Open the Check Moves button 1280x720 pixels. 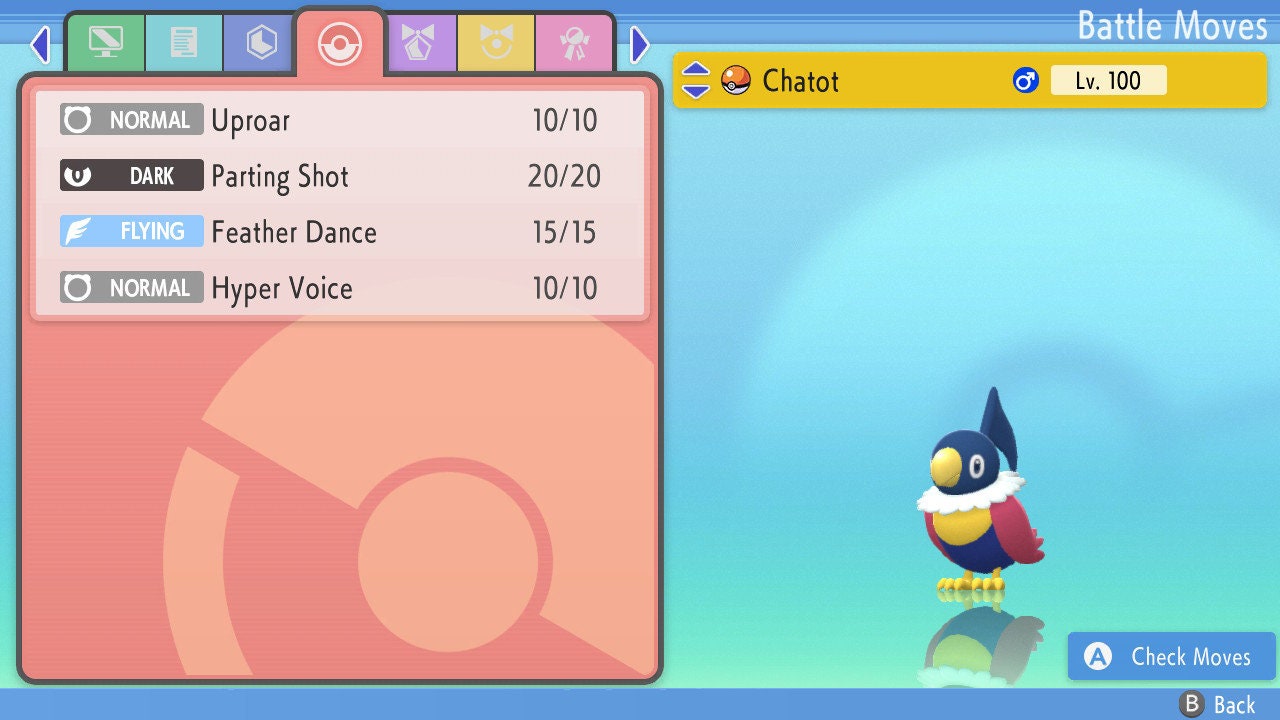(x=1171, y=657)
